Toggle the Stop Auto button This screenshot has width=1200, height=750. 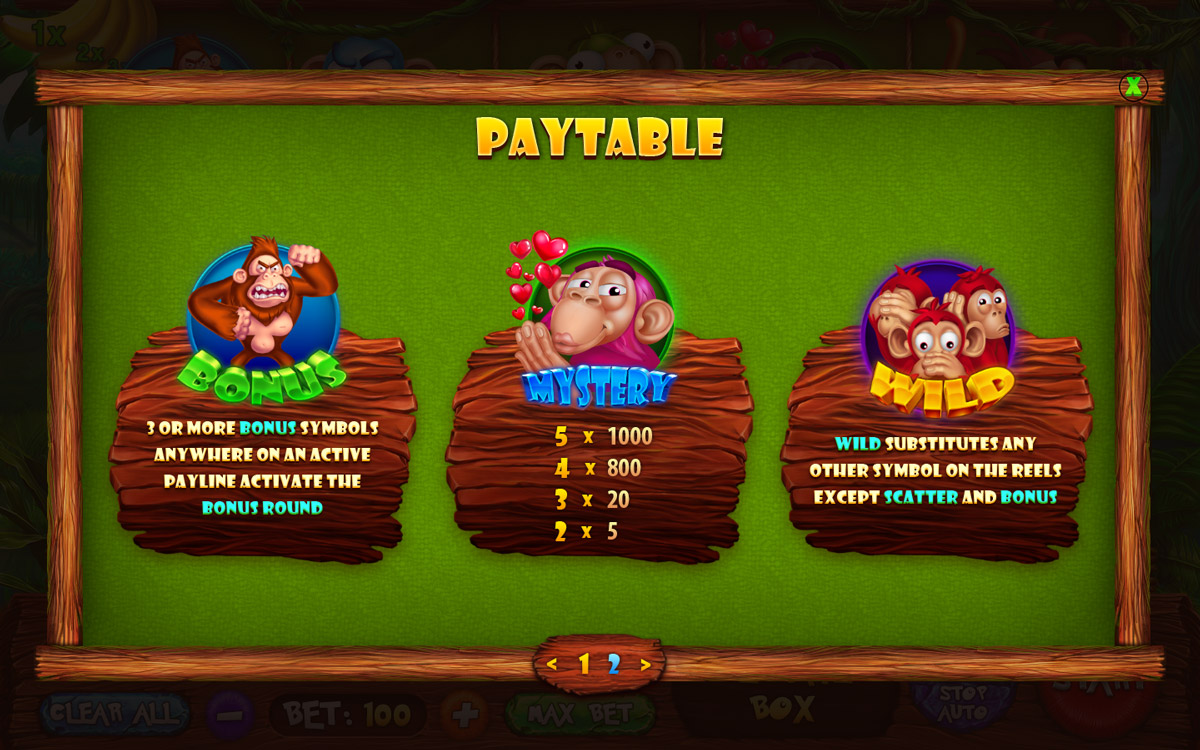click(x=961, y=703)
